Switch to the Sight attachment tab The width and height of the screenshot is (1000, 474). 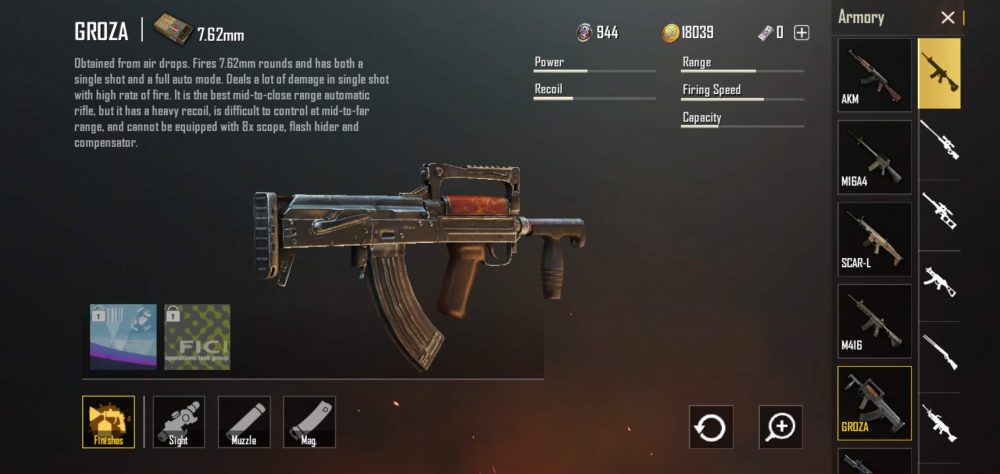point(178,421)
